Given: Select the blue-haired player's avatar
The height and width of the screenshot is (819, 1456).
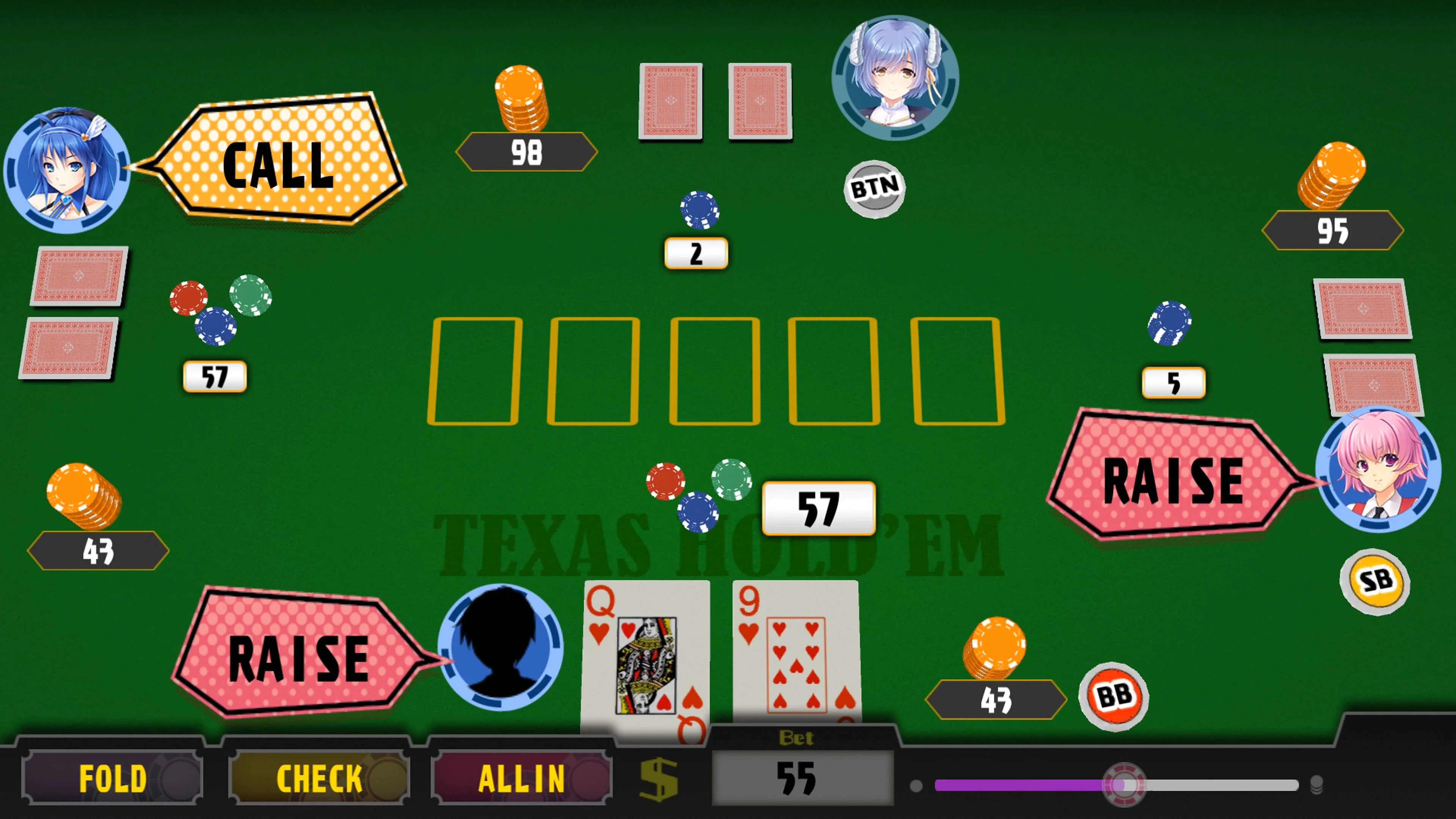Looking at the screenshot, I should [x=68, y=168].
